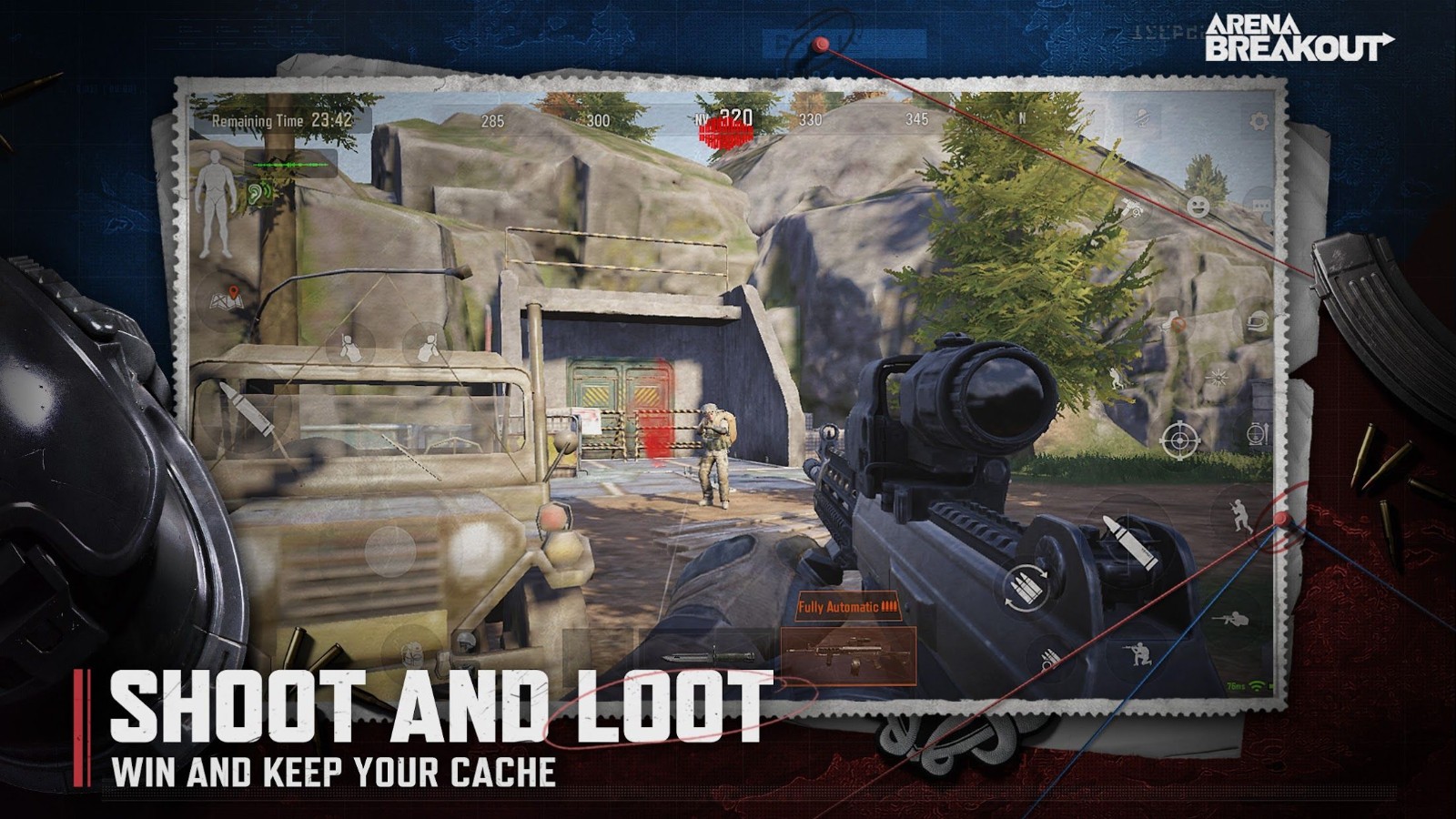Open the settings gear icon
The height and width of the screenshot is (819, 1456).
pyautogui.click(x=1259, y=121)
